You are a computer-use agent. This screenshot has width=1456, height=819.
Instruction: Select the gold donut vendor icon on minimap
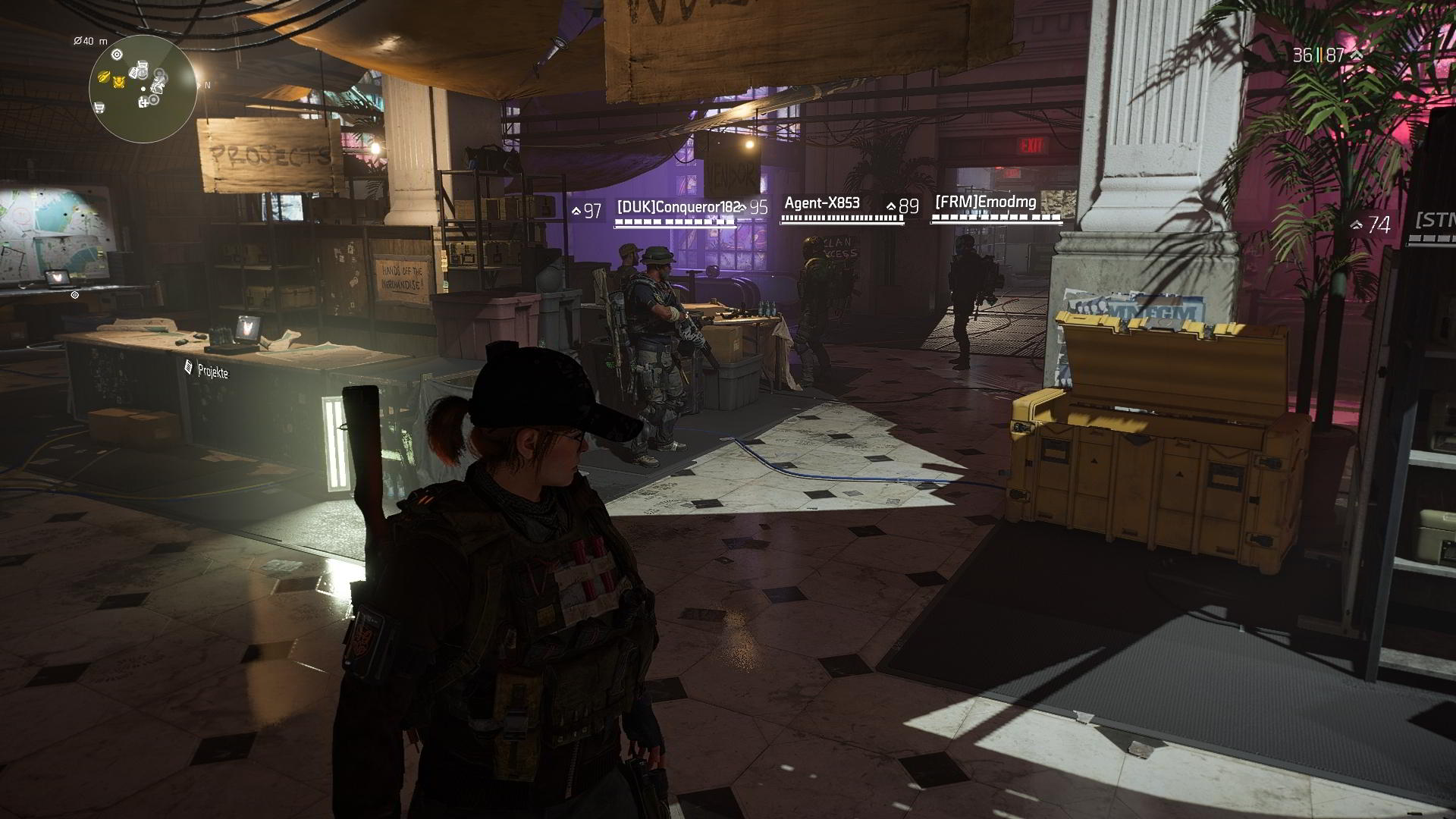click(x=103, y=77)
